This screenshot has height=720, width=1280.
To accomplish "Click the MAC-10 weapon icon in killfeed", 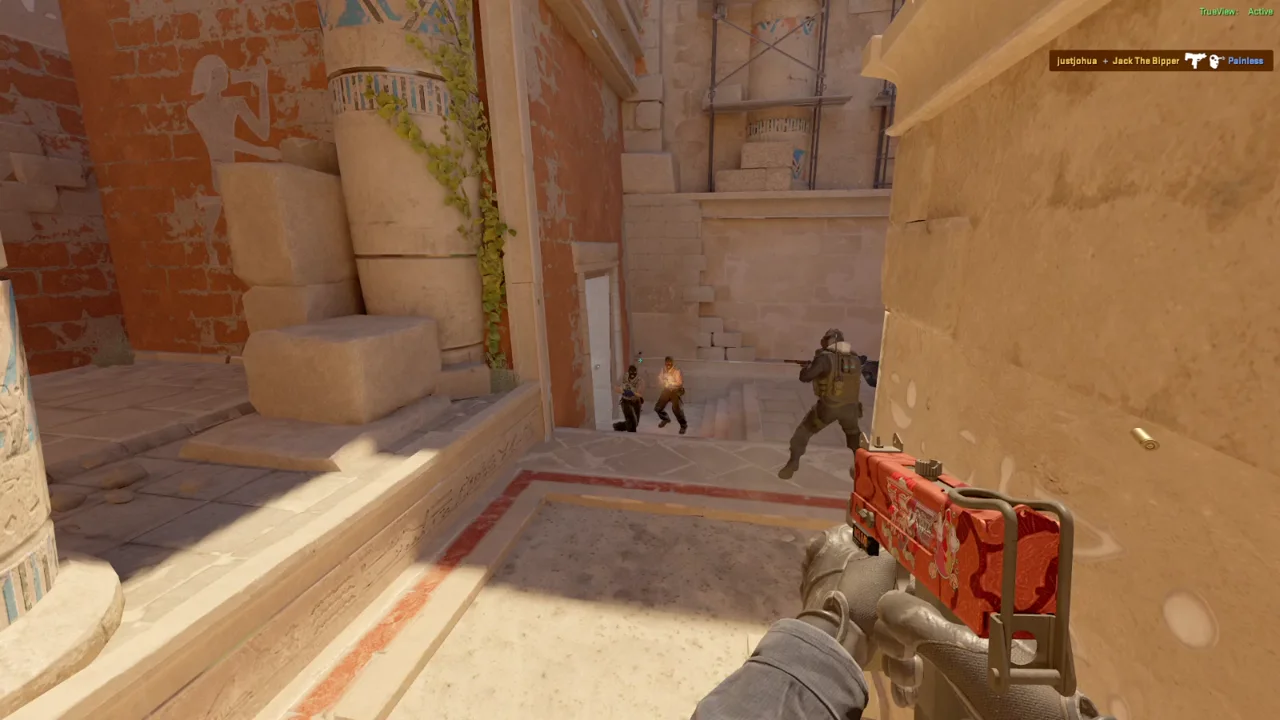I will 1196,61.
